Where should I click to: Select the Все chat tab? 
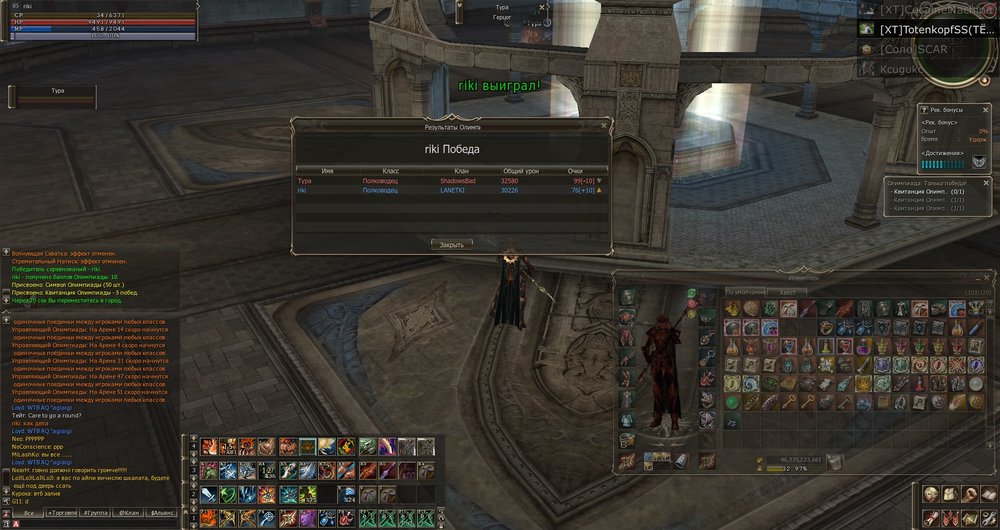coord(27,512)
